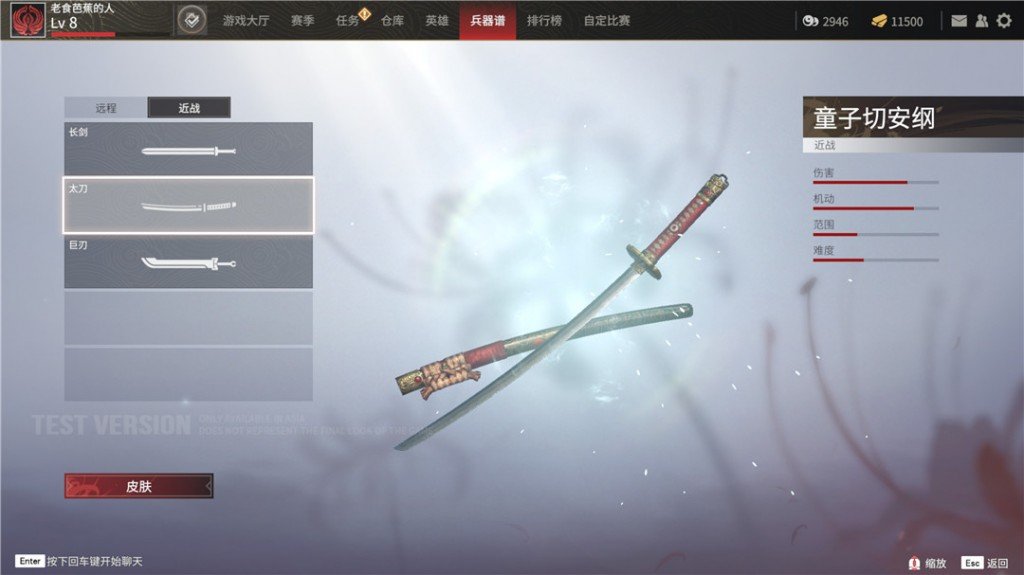Show the 排行榜 leaderboard tab
Viewport: 1024px width, 575px height.
coord(544,21)
